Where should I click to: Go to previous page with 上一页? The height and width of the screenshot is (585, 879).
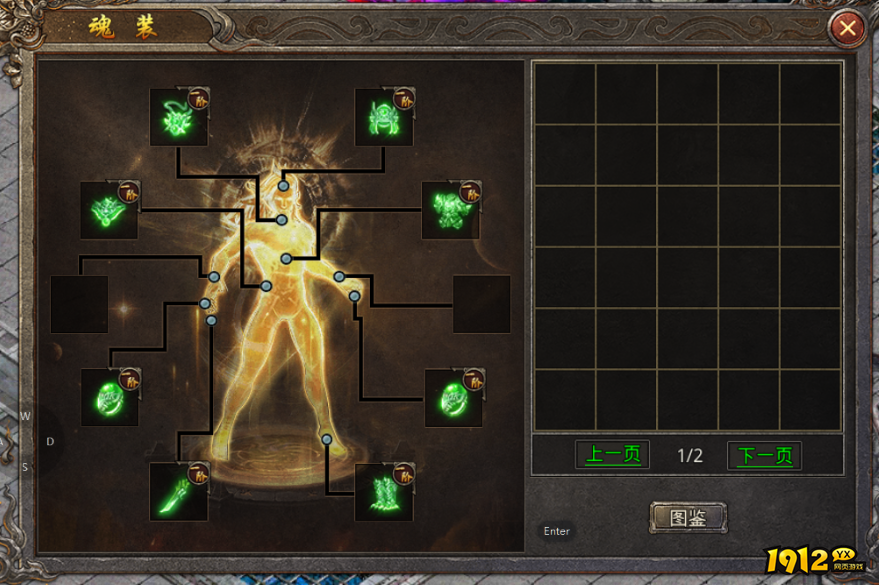coord(613,455)
